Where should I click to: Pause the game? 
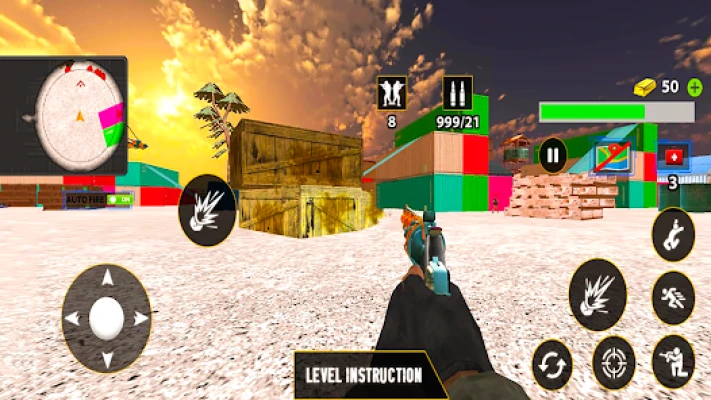(x=552, y=155)
